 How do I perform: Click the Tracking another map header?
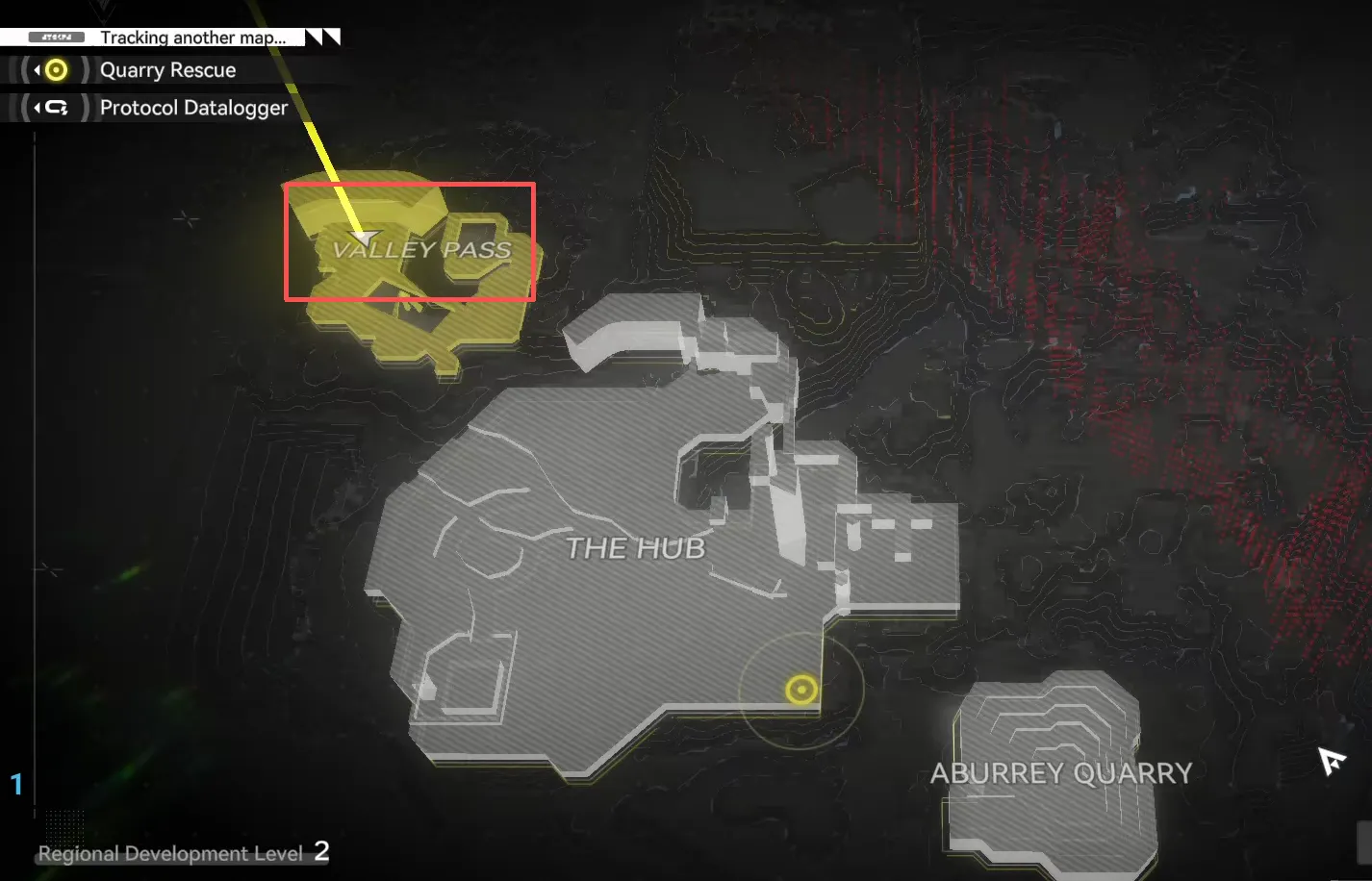(x=192, y=38)
